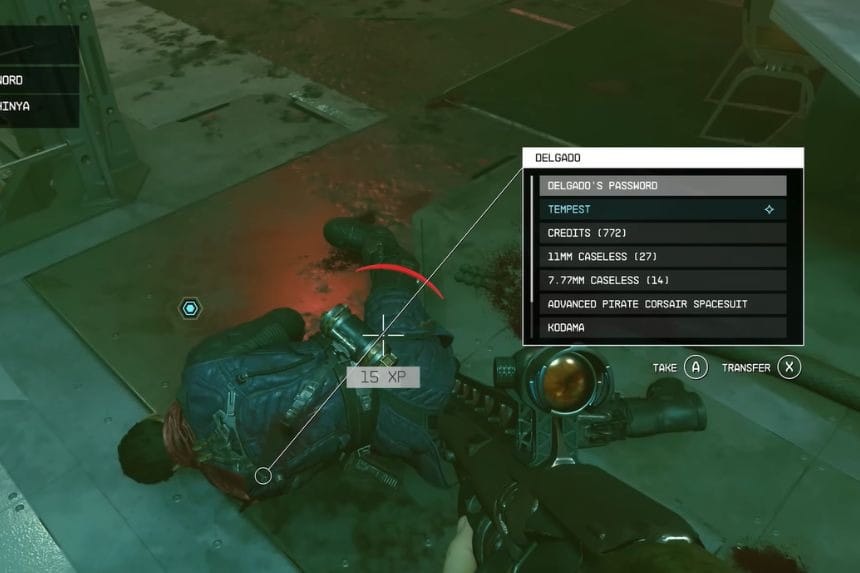Choose the Tempest weapon entry

click(x=662, y=210)
